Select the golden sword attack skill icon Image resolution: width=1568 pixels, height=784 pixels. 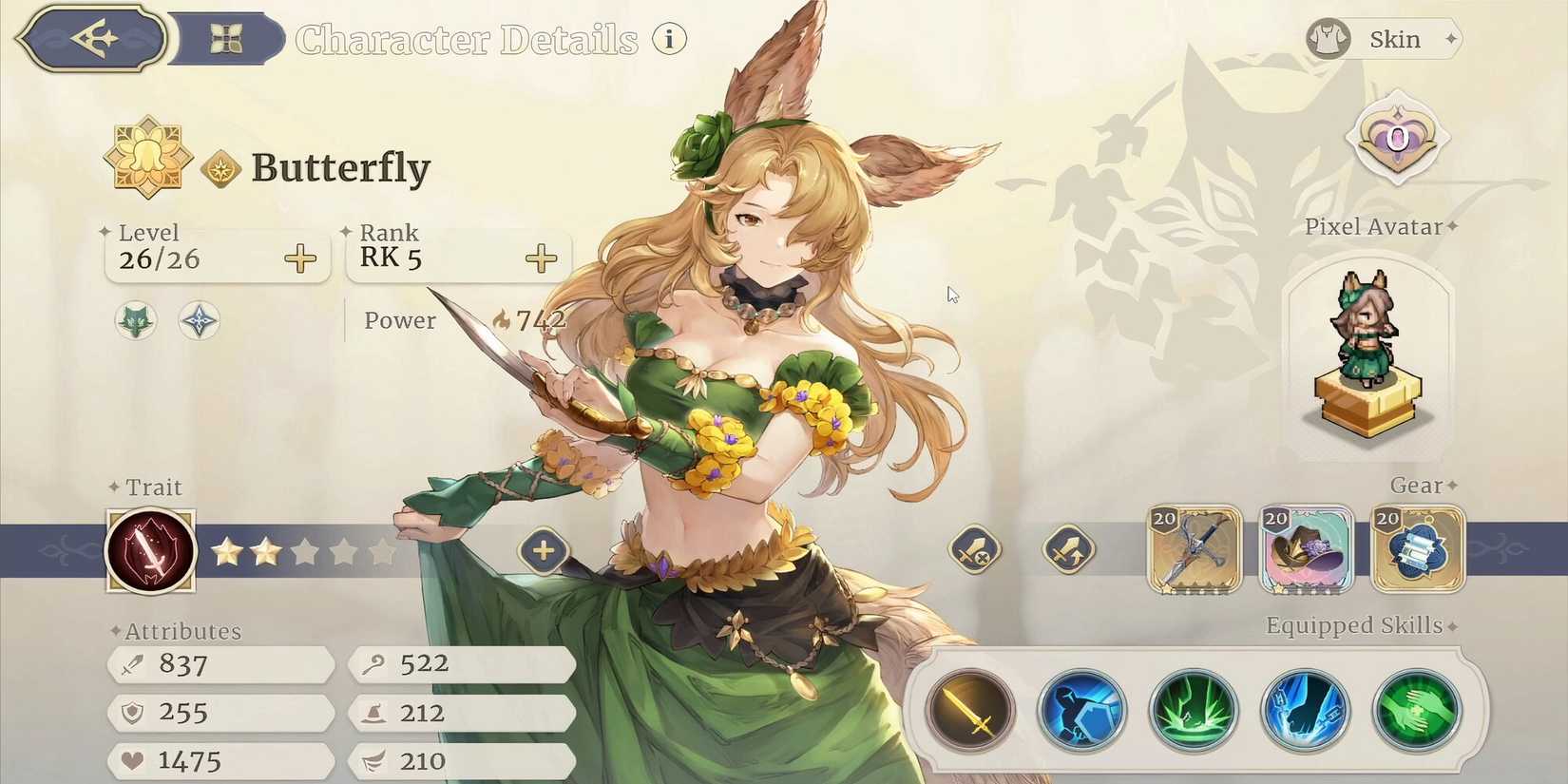tap(970, 708)
